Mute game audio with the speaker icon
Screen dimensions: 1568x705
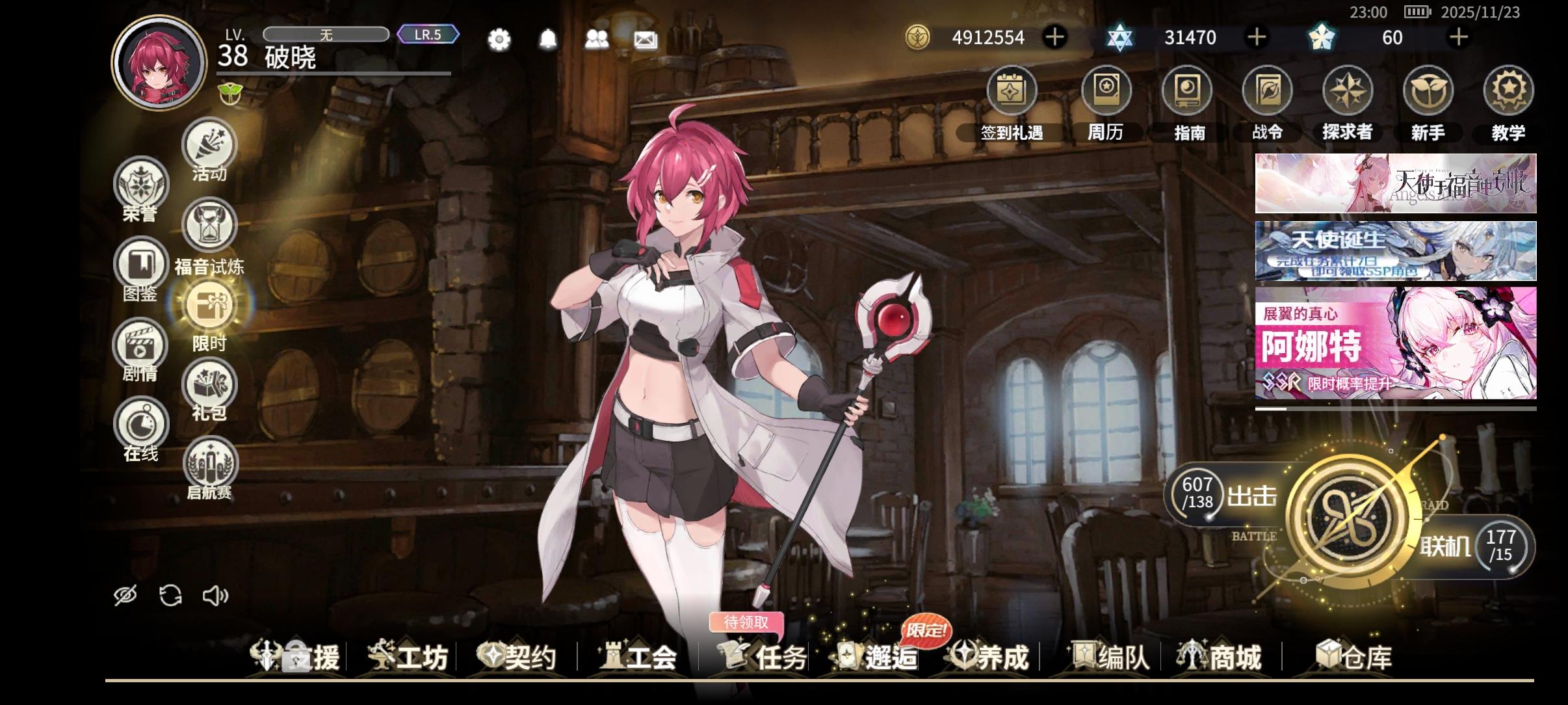pyautogui.click(x=215, y=594)
